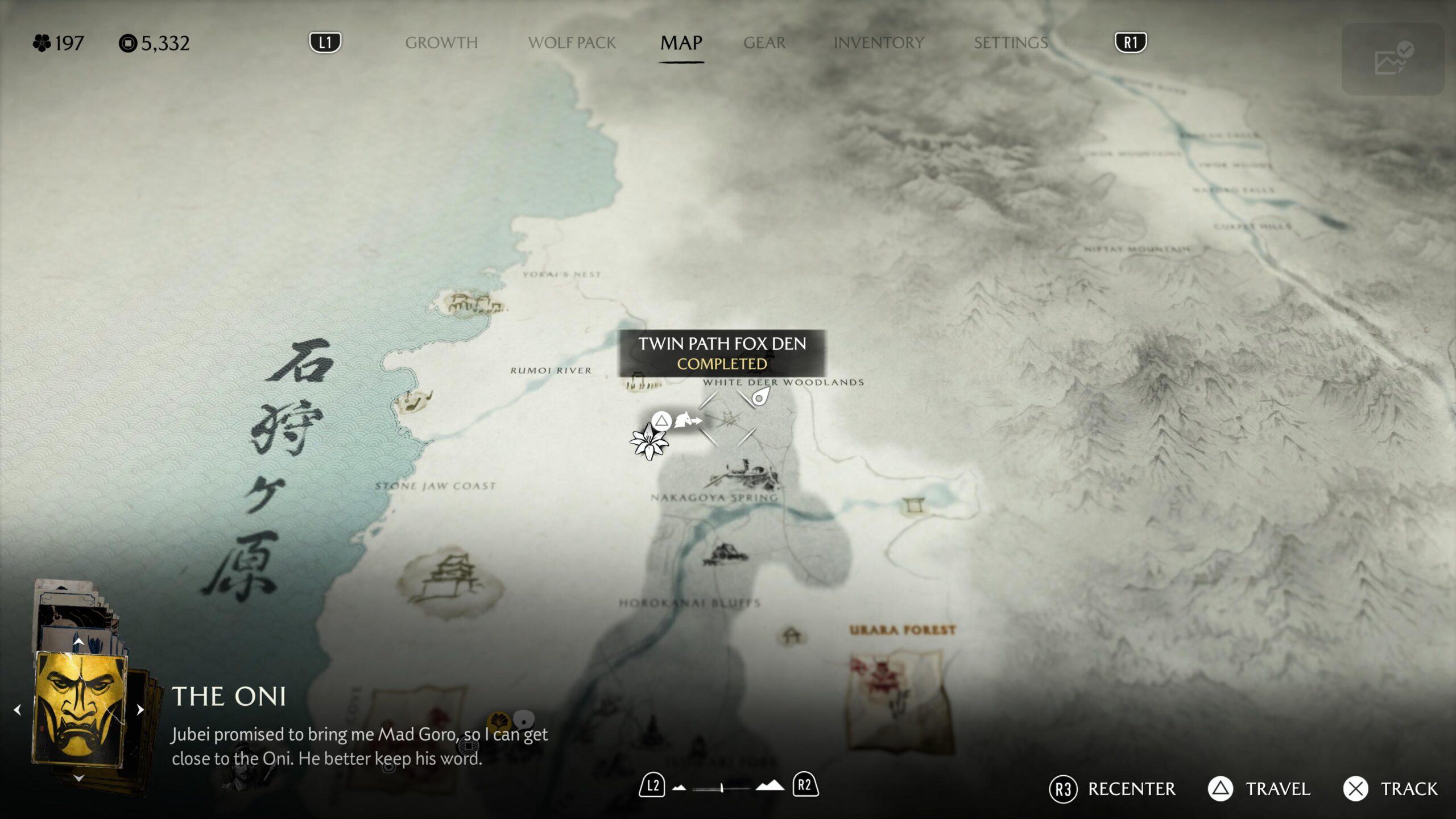Image resolution: width=1456 pixels, height=819 pixels.
Task: Go to the Settings tab
Action: pos(1011,43)
